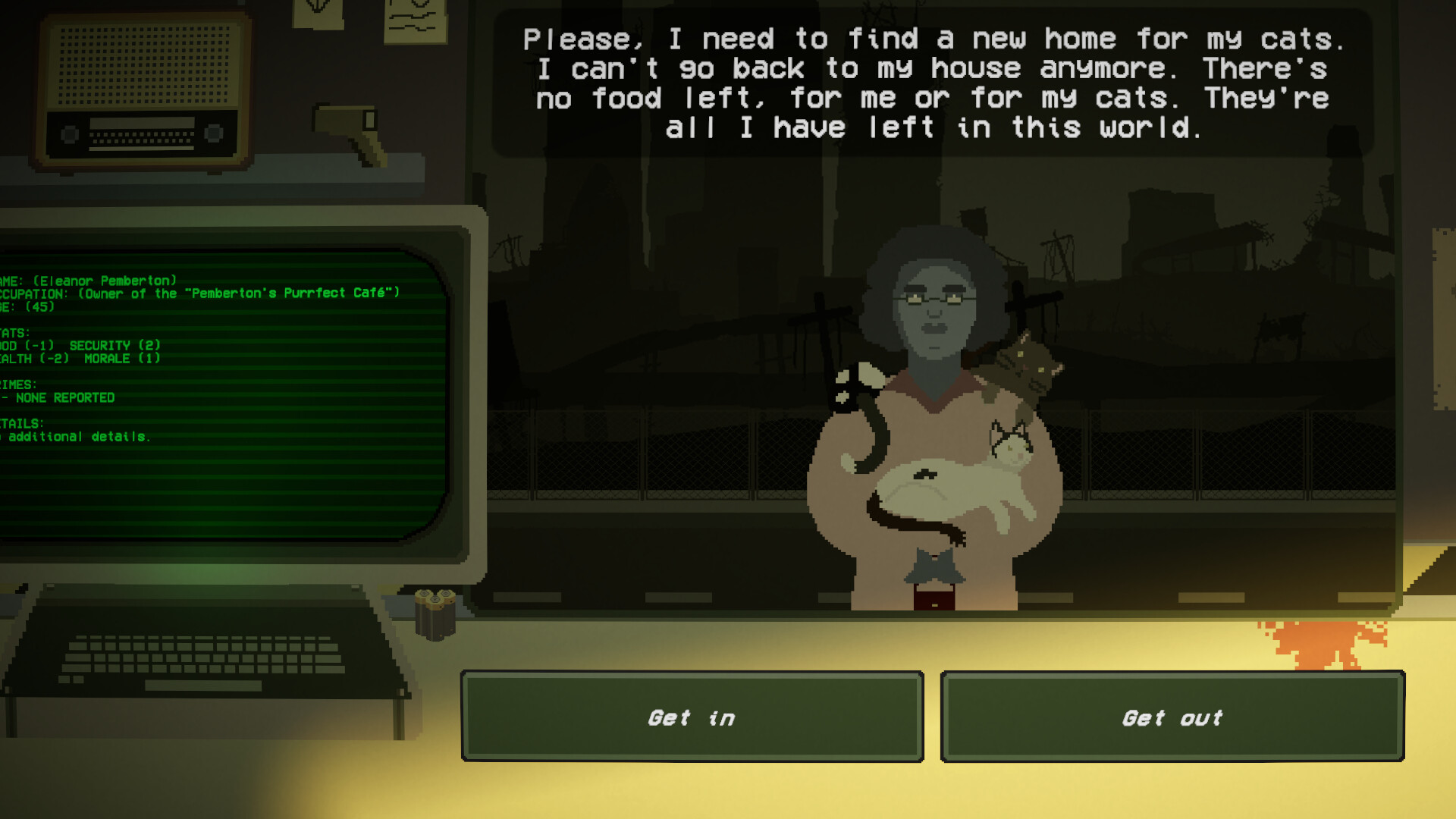
Task: Click the vintage radio on the shelf
Action: coord(140,87)
